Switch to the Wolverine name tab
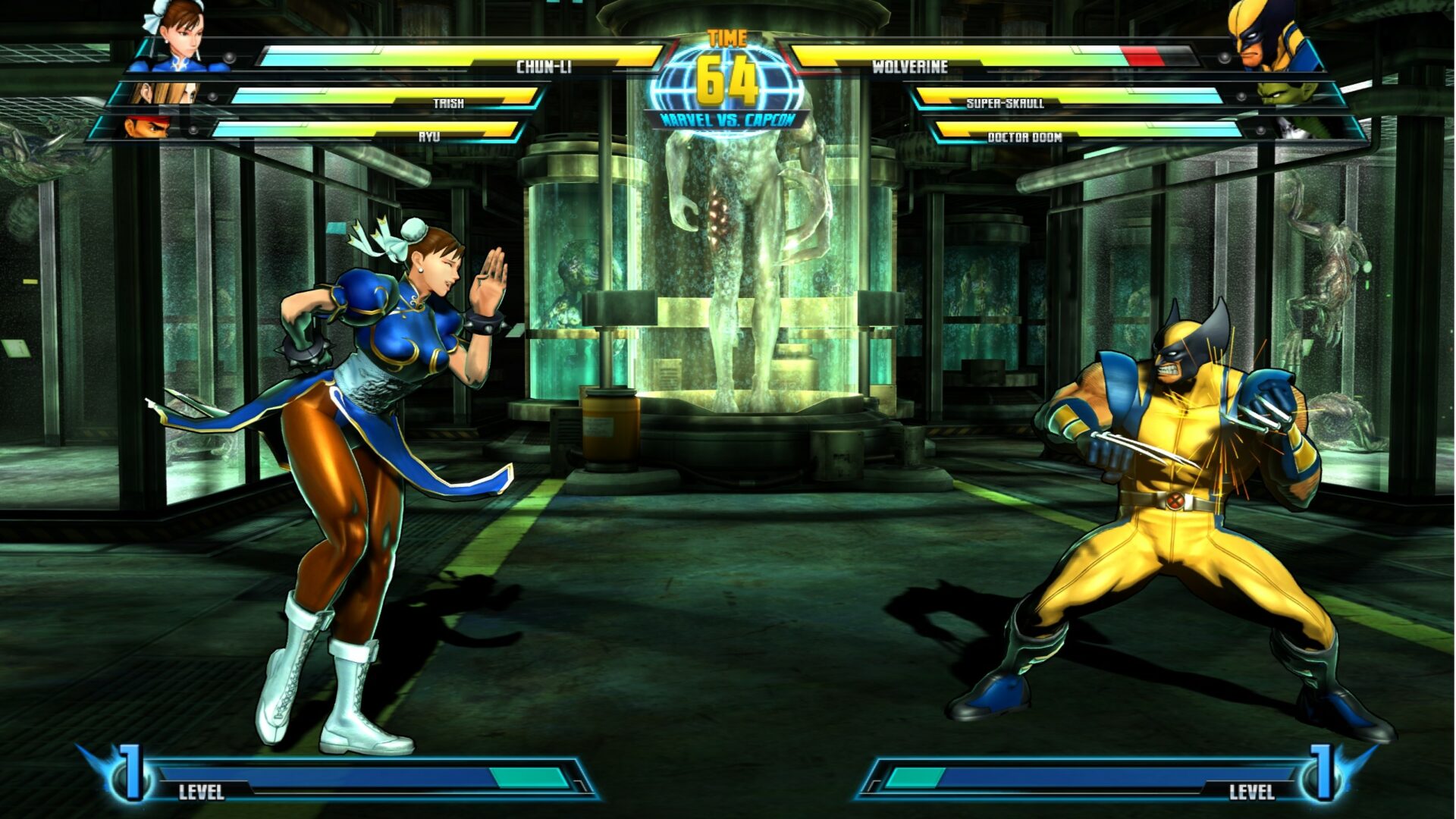 point(910,65)
